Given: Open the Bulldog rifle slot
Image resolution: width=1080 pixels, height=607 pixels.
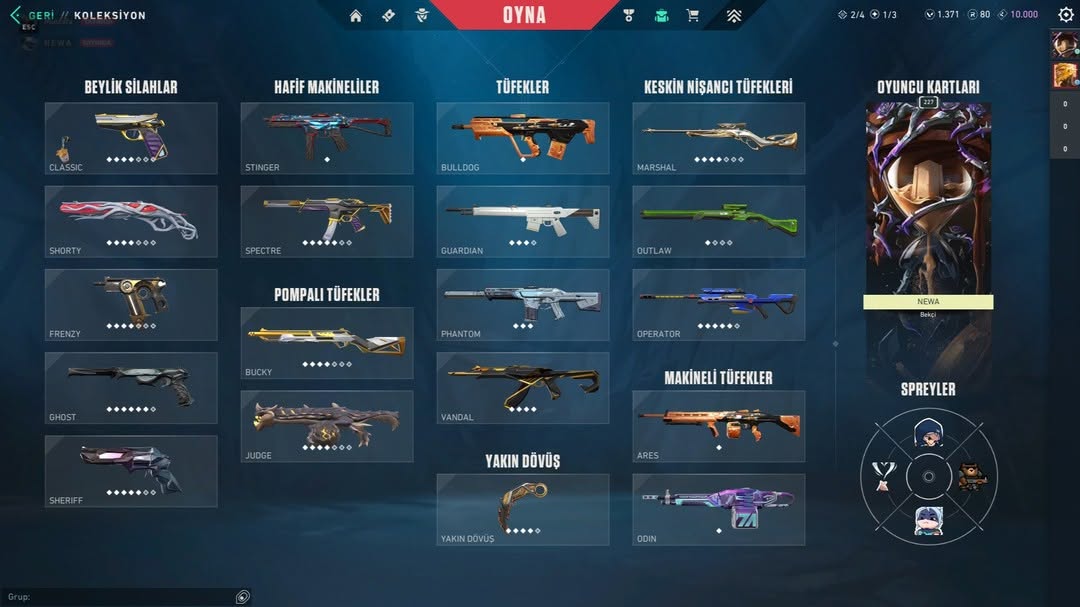Looking at the screenshot, I should [523, 138].
